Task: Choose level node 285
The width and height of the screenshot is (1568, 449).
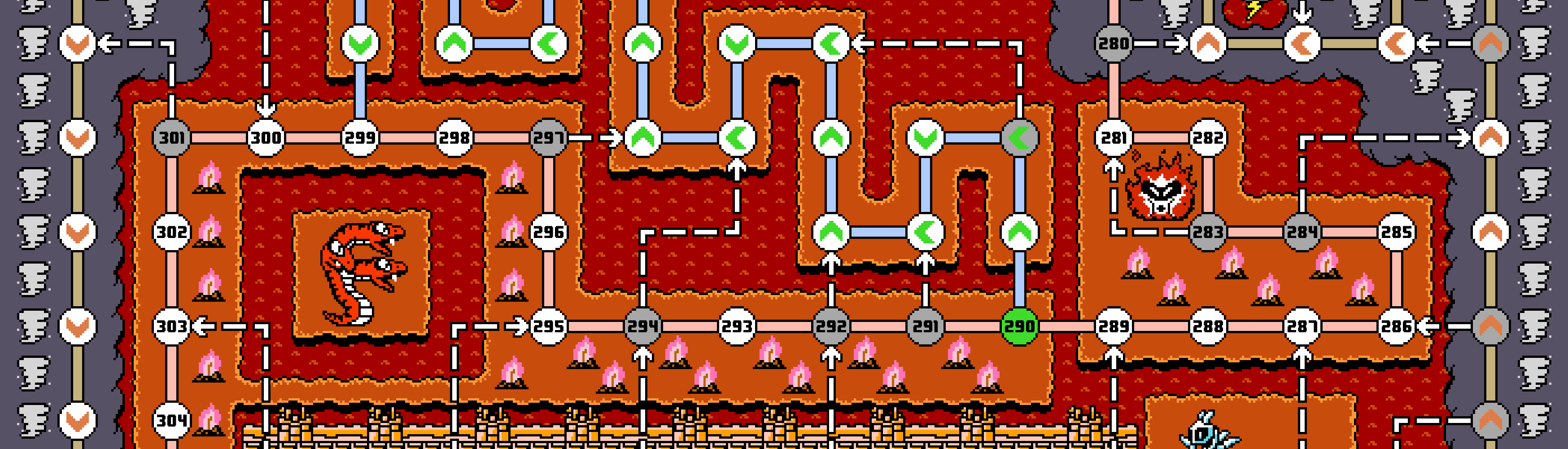Action: point(1396,232)
